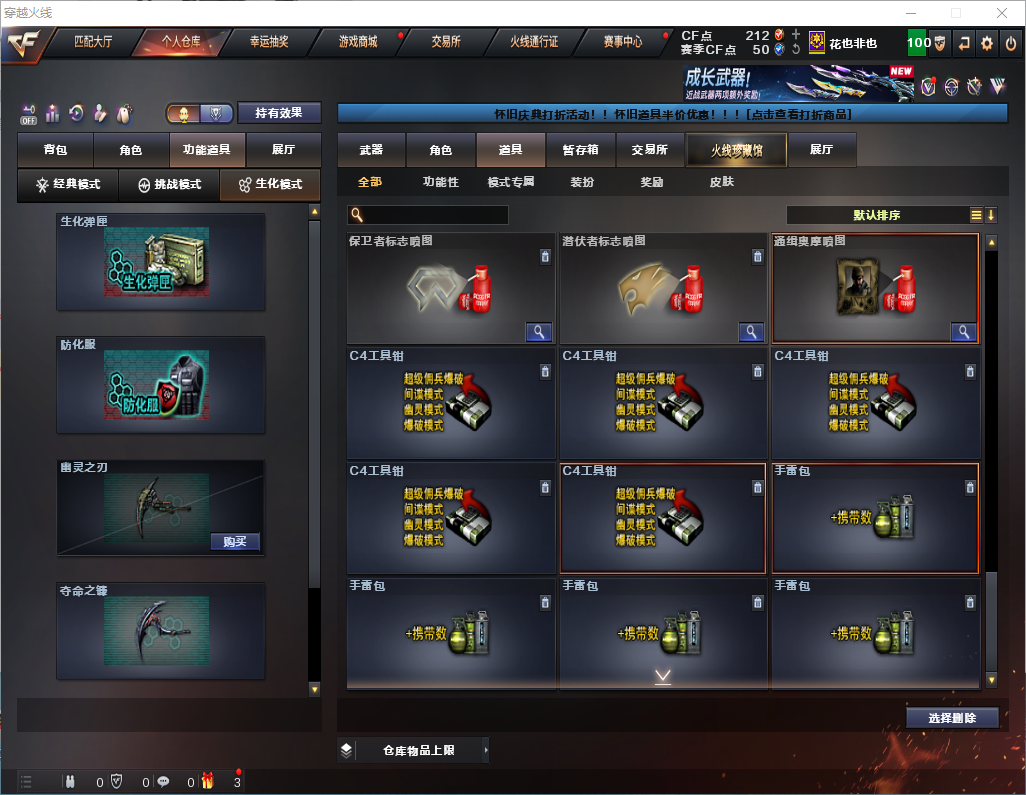Go to the 交易所 top navigation tab
Image resolution: width=1026 pixels, height=795 pixels.
click(446, 42)
